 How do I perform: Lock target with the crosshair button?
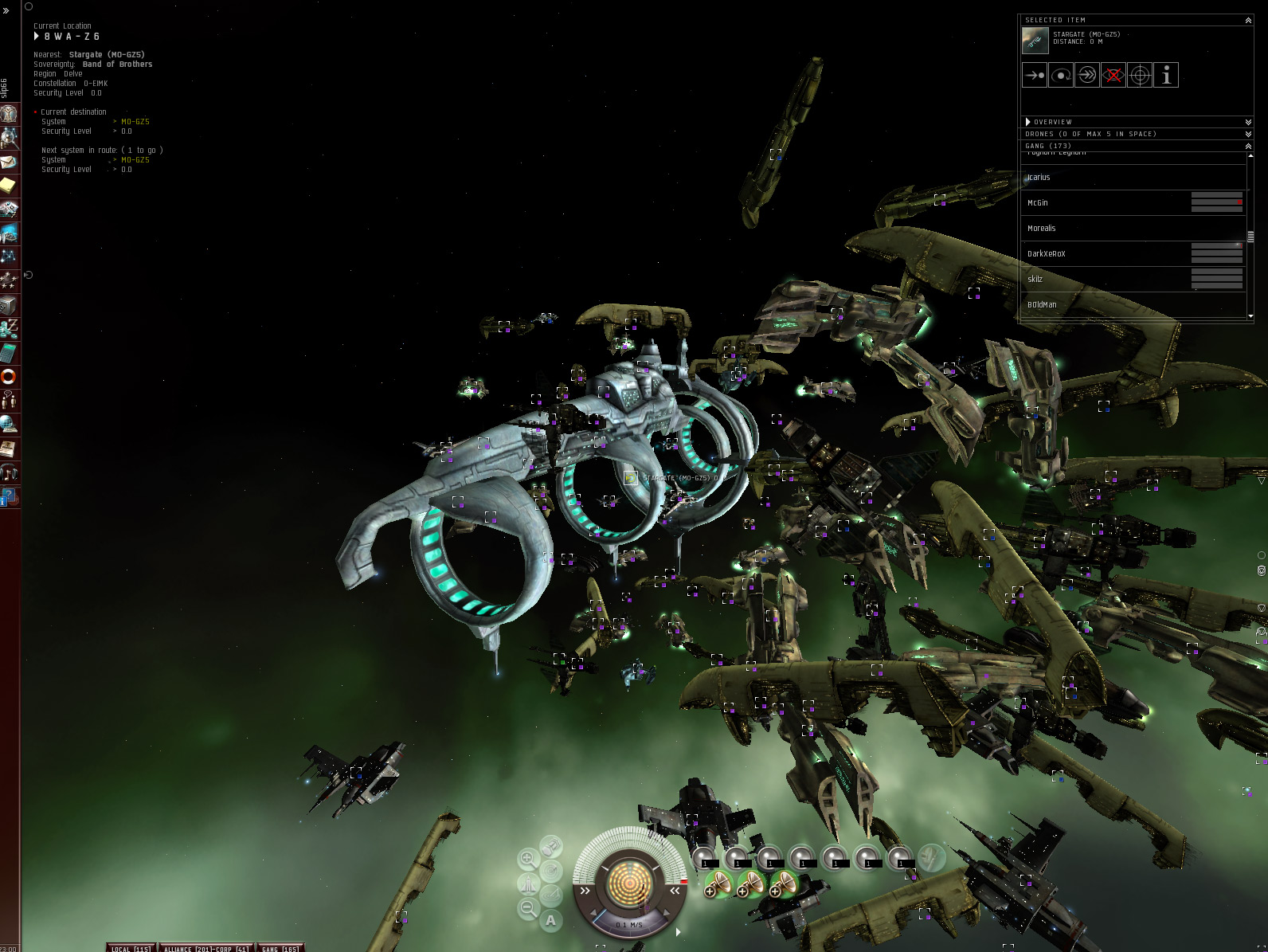pyautogui.click(x=1140, y=75)
